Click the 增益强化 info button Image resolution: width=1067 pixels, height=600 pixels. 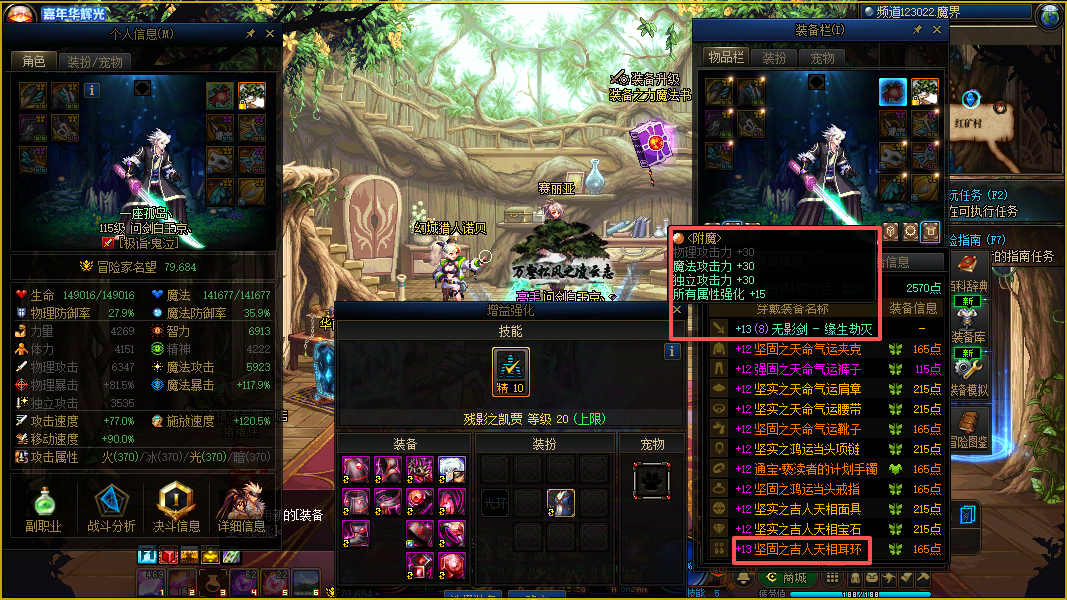tap(672, 351)
